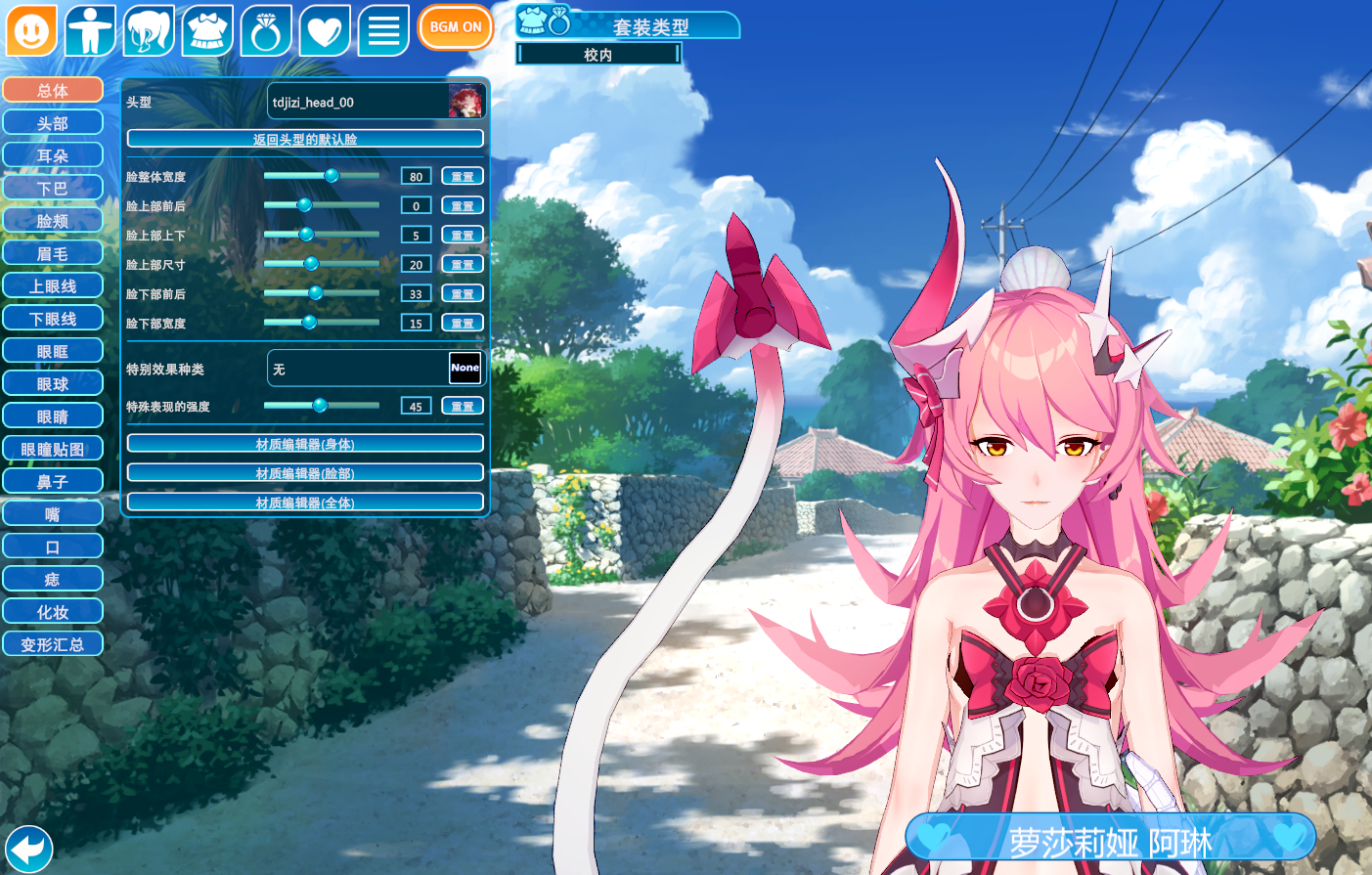Open the face category smiley icon

point(31,30)
